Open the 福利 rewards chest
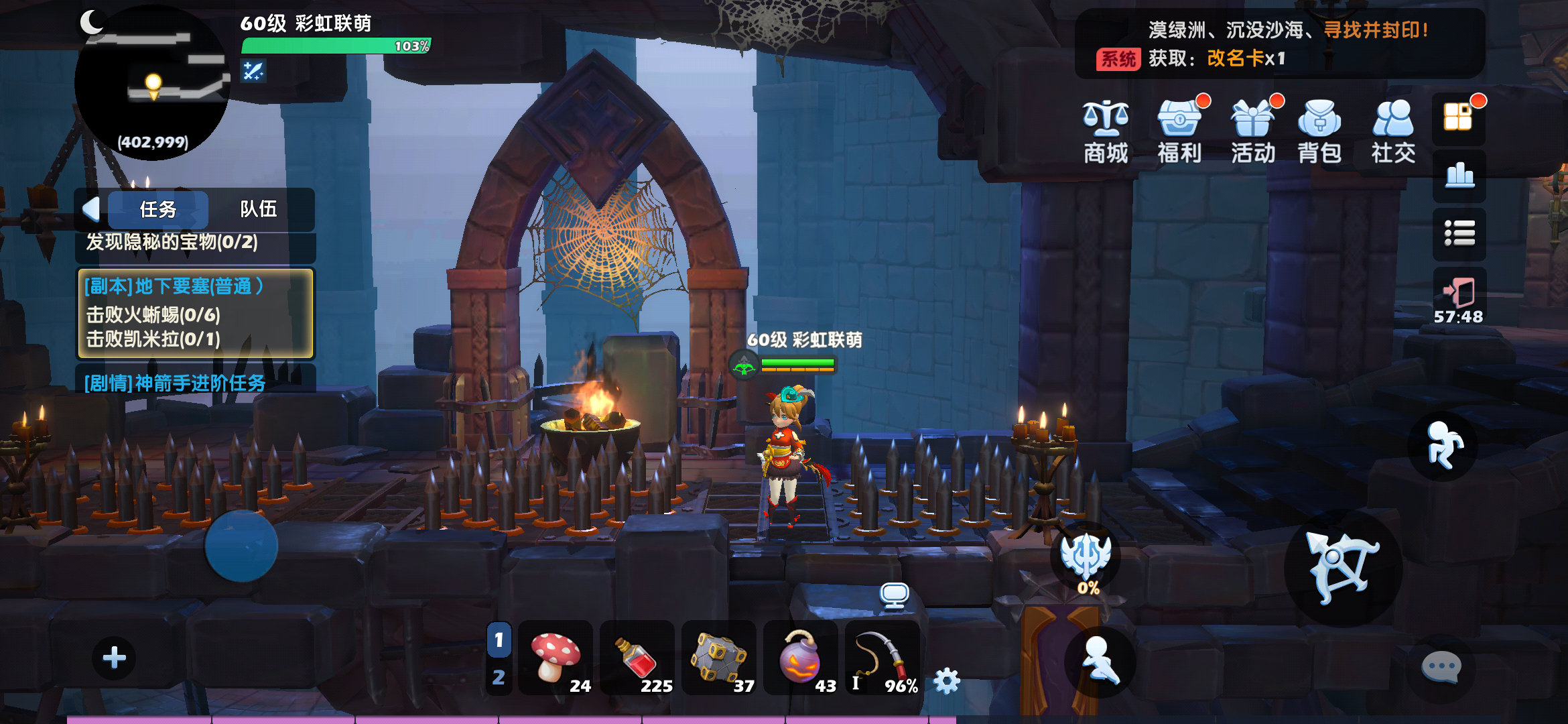Viewport: 1568px width, 724px height. (x=1179, y=132)
